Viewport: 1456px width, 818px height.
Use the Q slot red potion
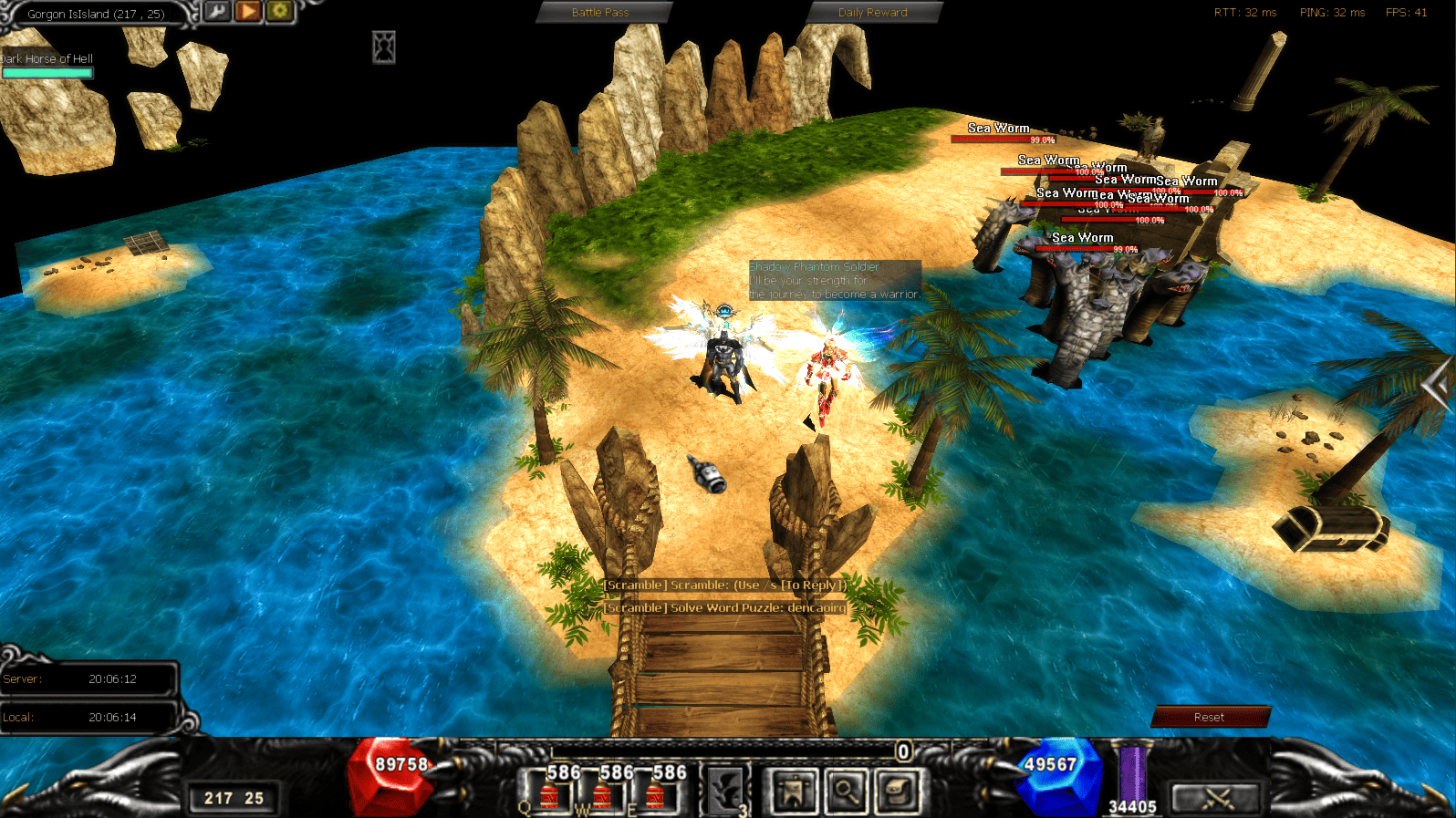coord(549,793)
